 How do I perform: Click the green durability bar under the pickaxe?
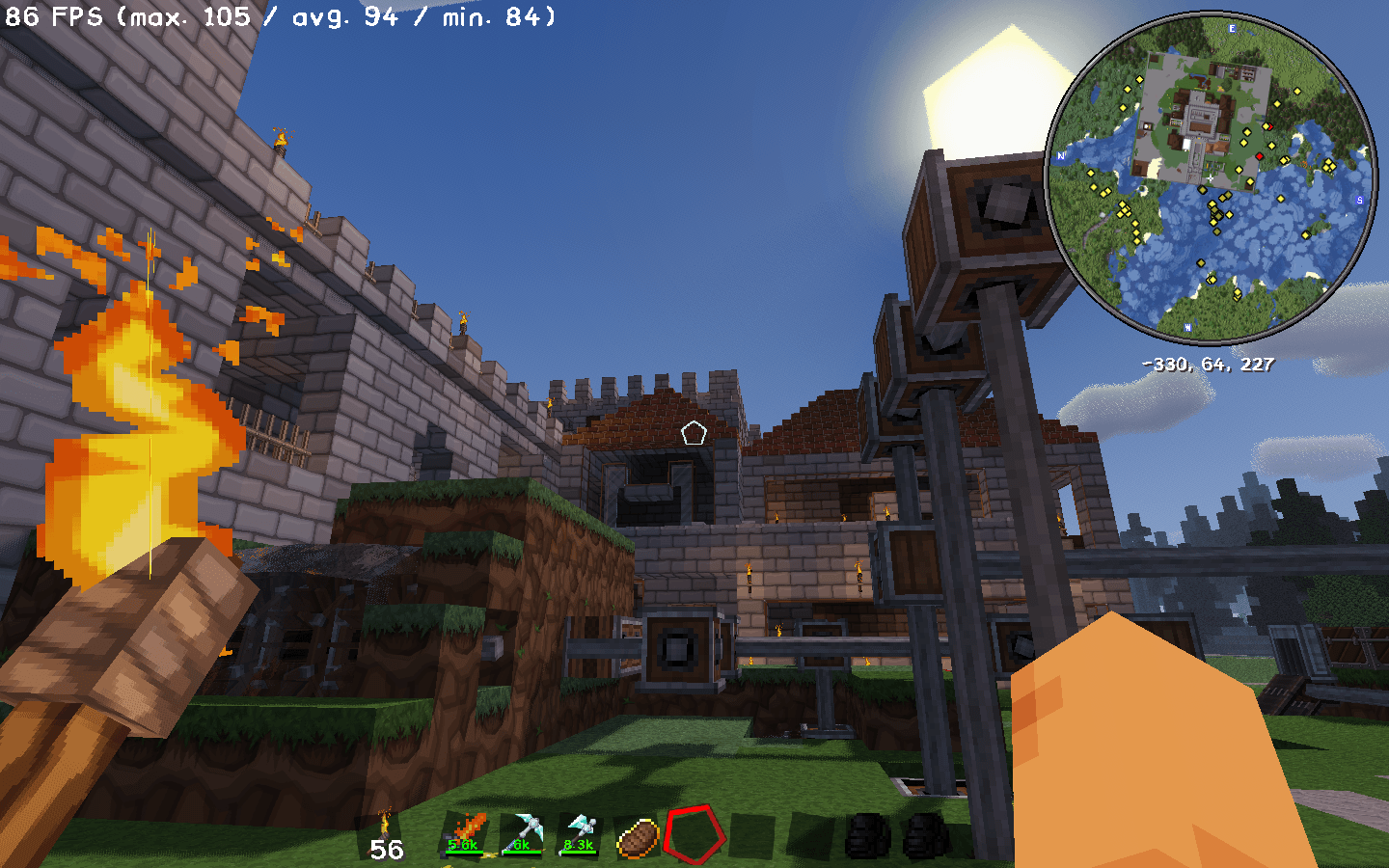coord(524,850)
